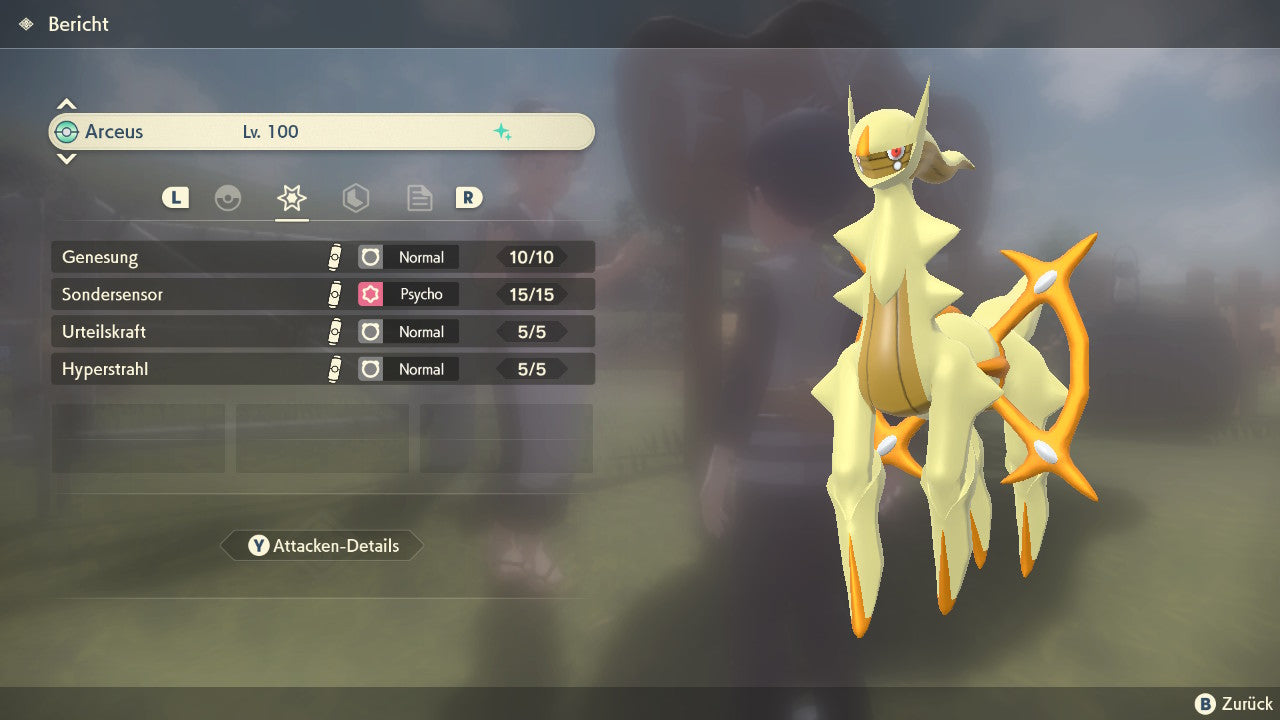Choose the Sondersensor Psycho move

322,294
